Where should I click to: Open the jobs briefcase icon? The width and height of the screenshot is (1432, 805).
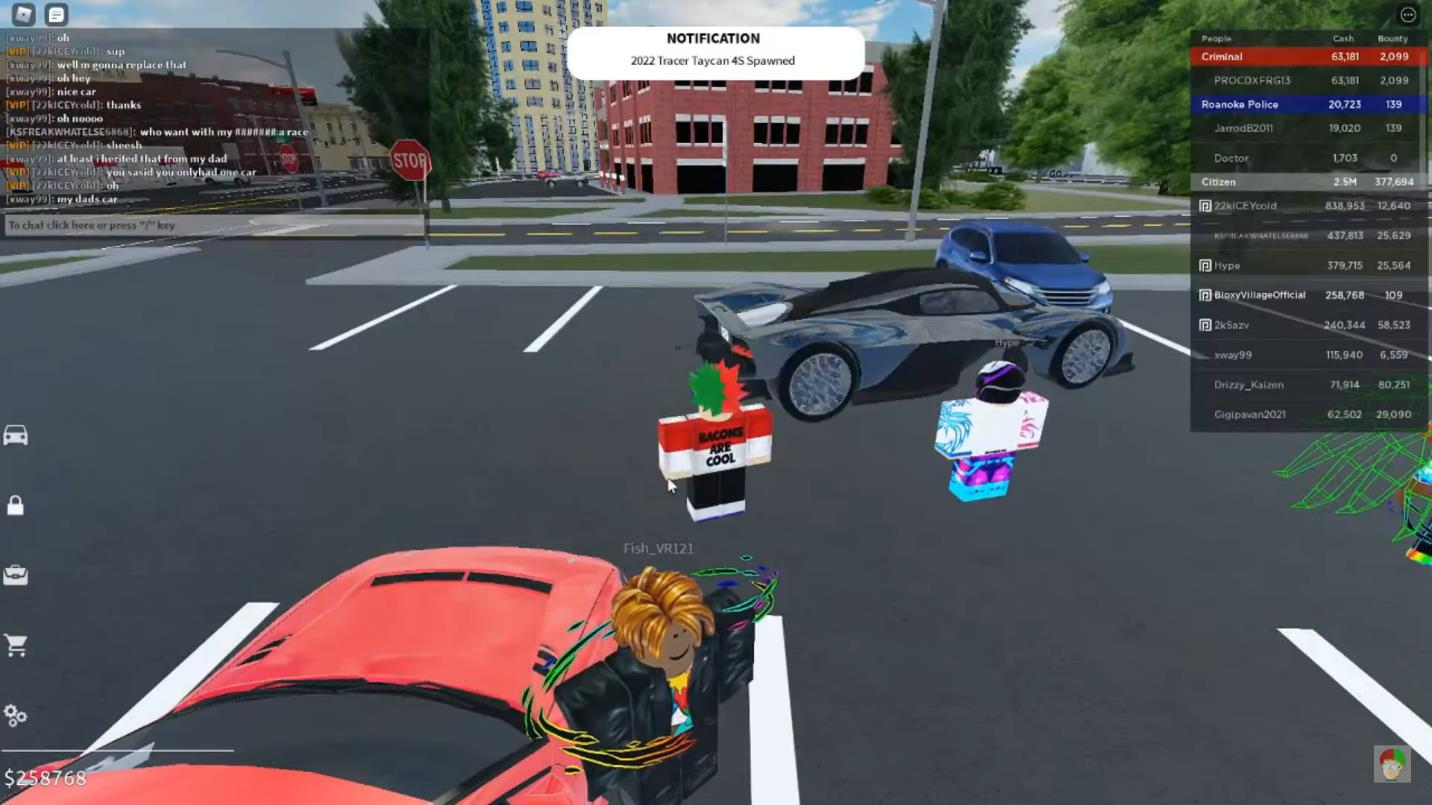[15, 576]
